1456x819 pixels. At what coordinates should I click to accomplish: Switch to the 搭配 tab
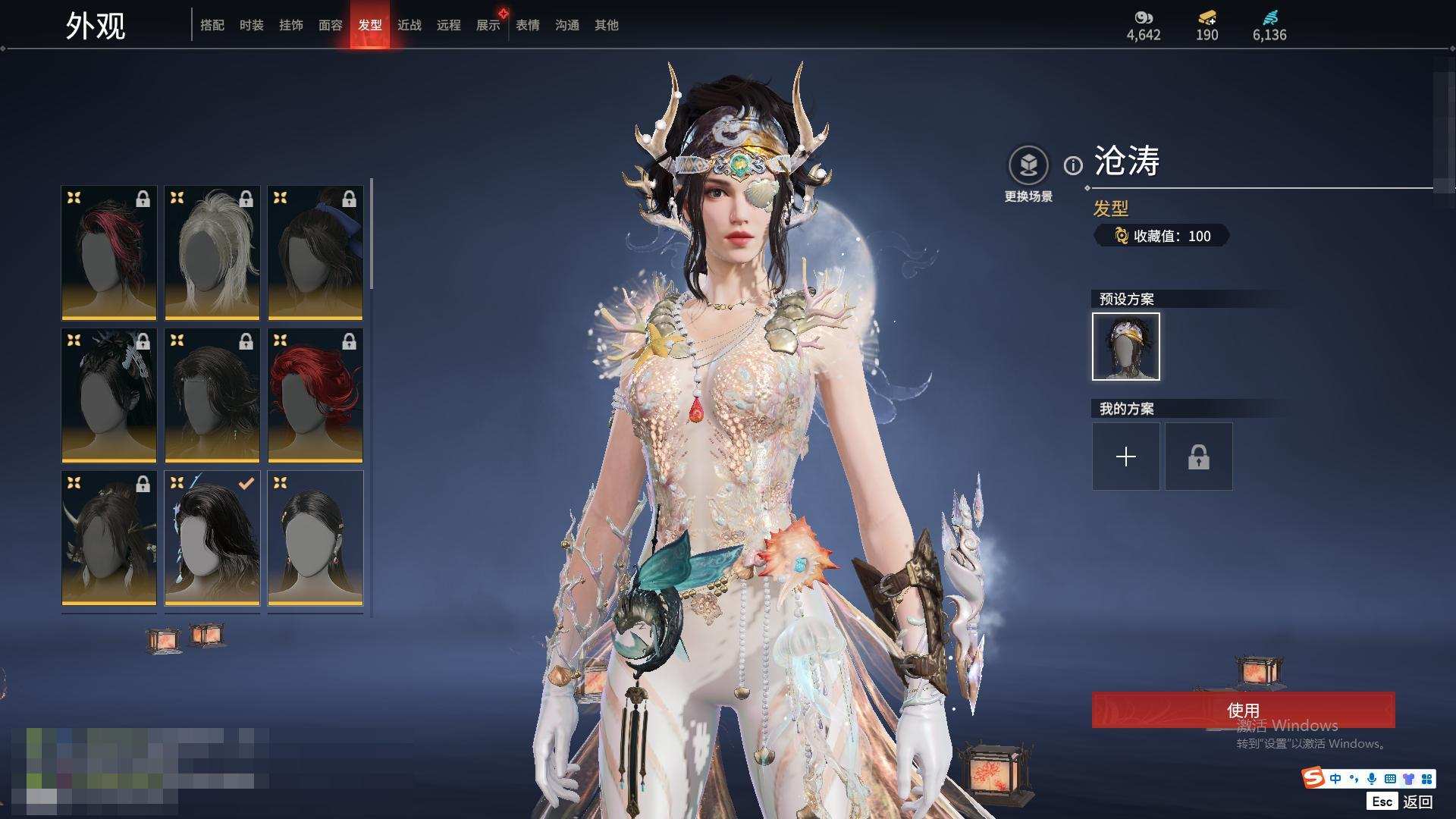212,25
